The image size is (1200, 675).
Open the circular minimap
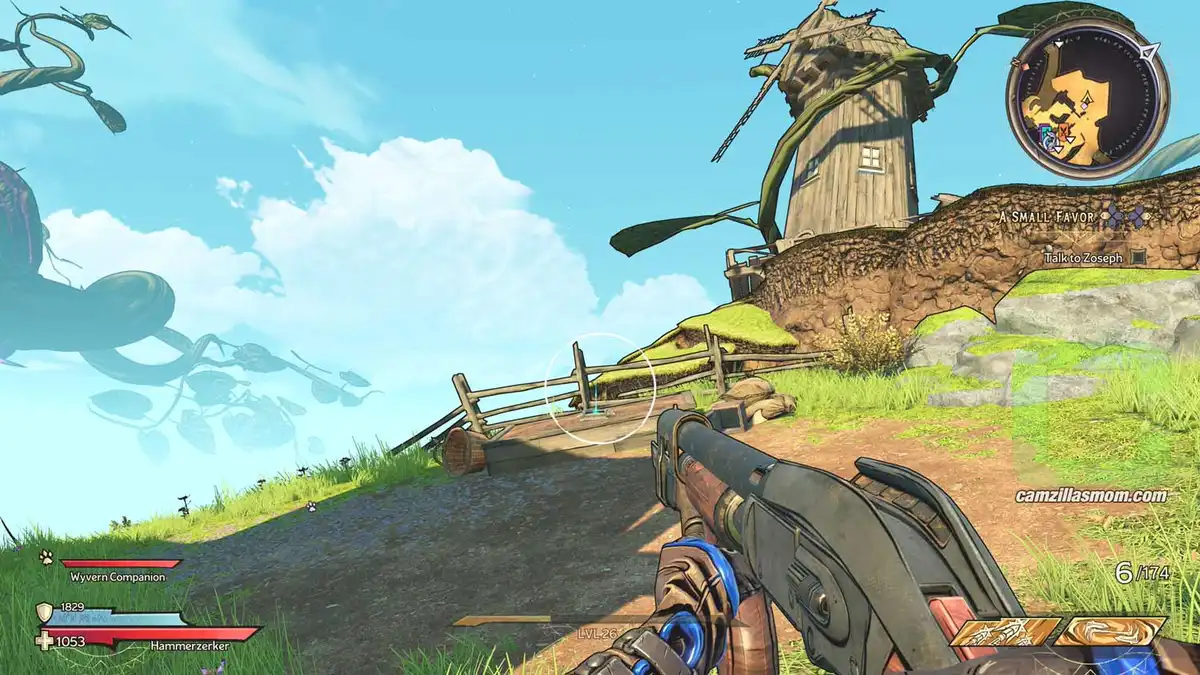click(x=1086, y=99)
